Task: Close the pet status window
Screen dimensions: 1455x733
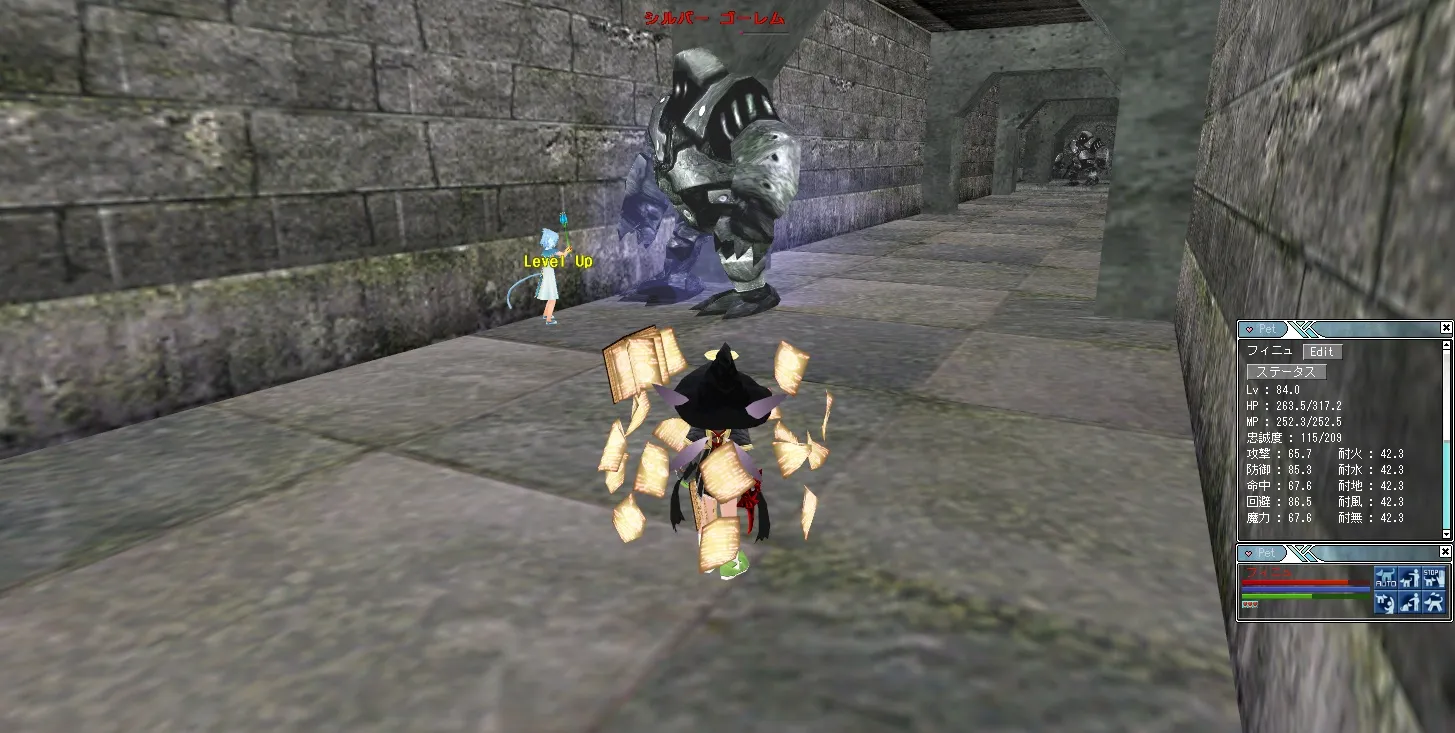Action: [x=1446, y=328]
